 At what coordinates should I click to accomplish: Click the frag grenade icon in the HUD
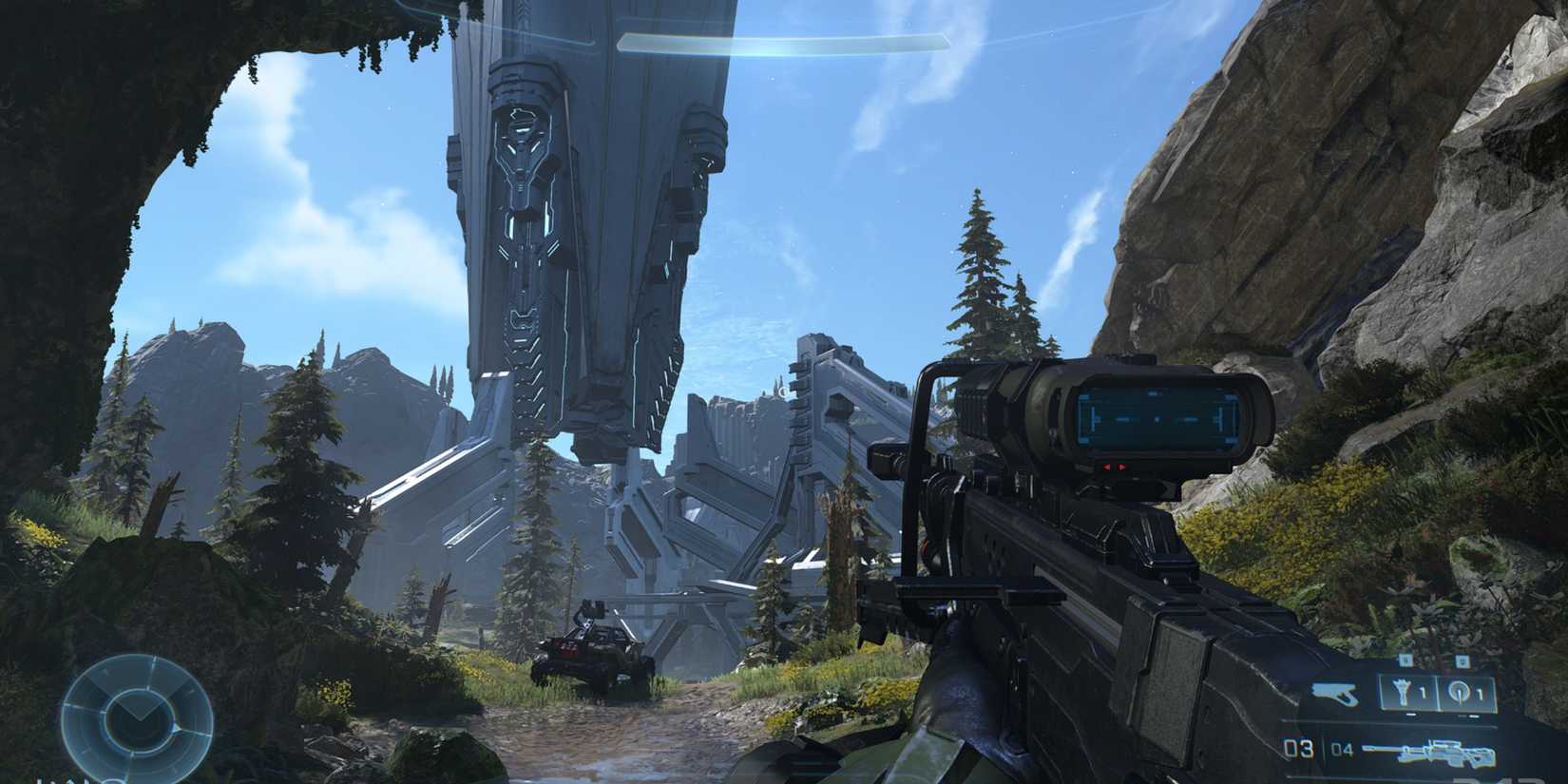[1403, 691]
